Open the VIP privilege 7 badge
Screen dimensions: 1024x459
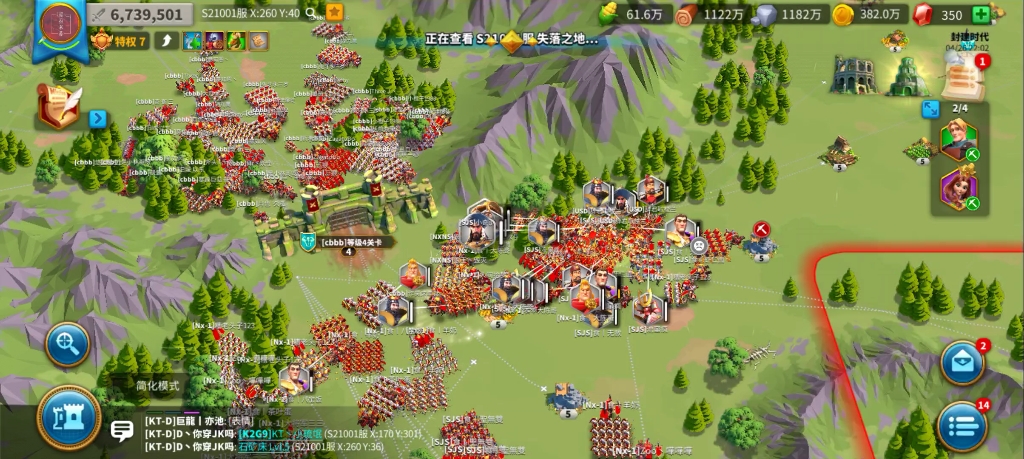120,41
